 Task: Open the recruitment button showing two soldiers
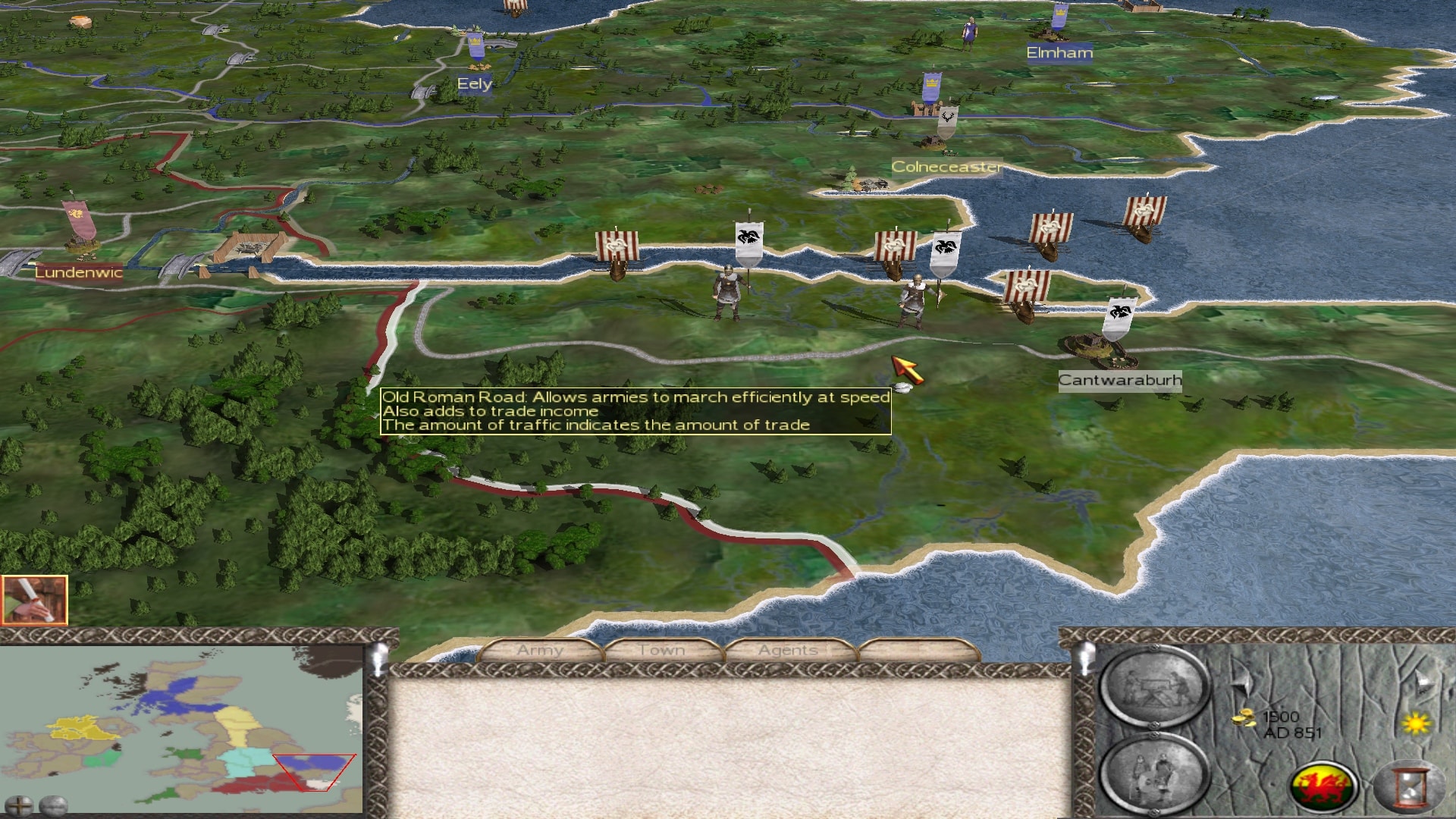1154,773
